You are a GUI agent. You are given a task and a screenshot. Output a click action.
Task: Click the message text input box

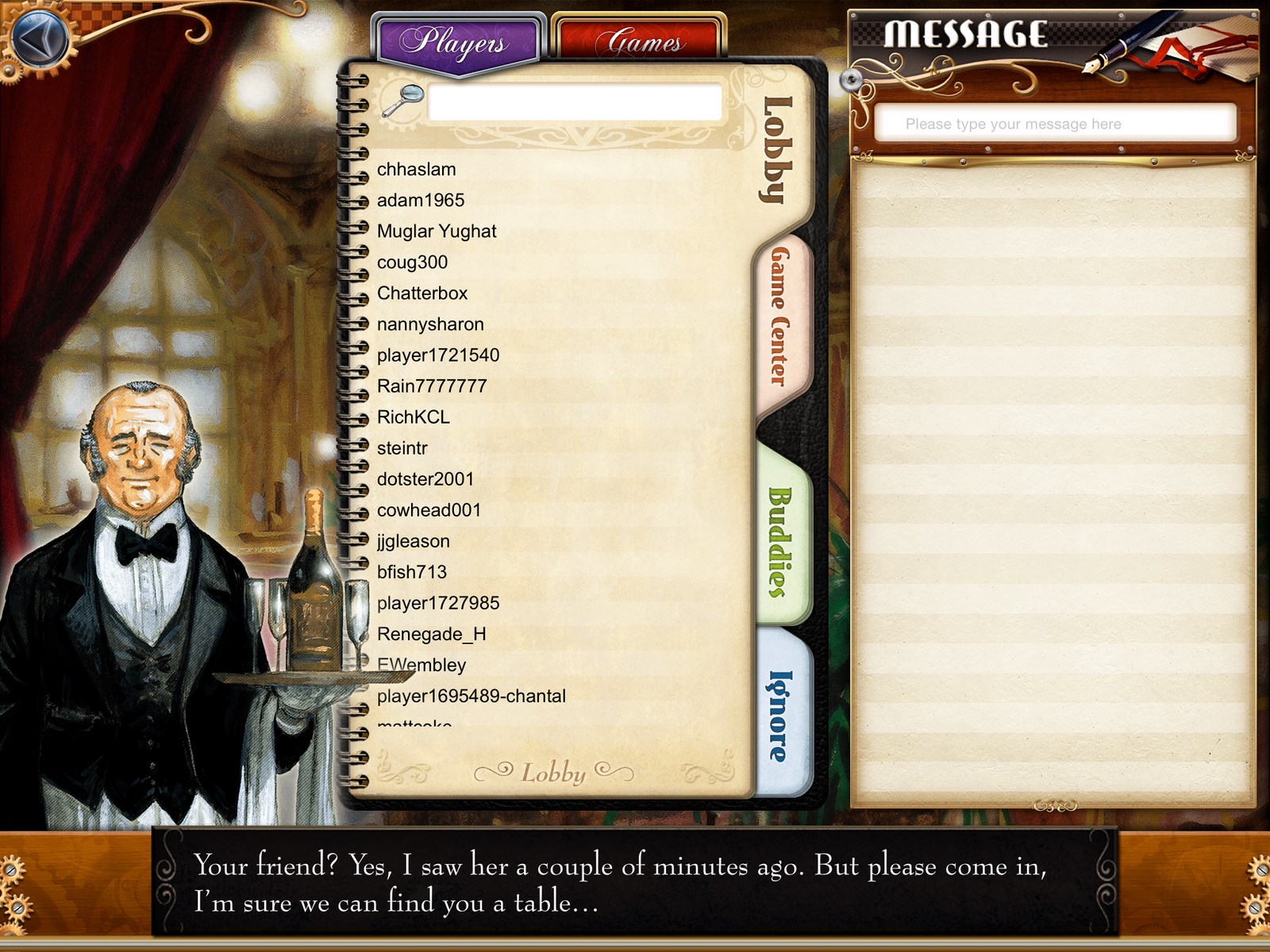[1054, 124]
